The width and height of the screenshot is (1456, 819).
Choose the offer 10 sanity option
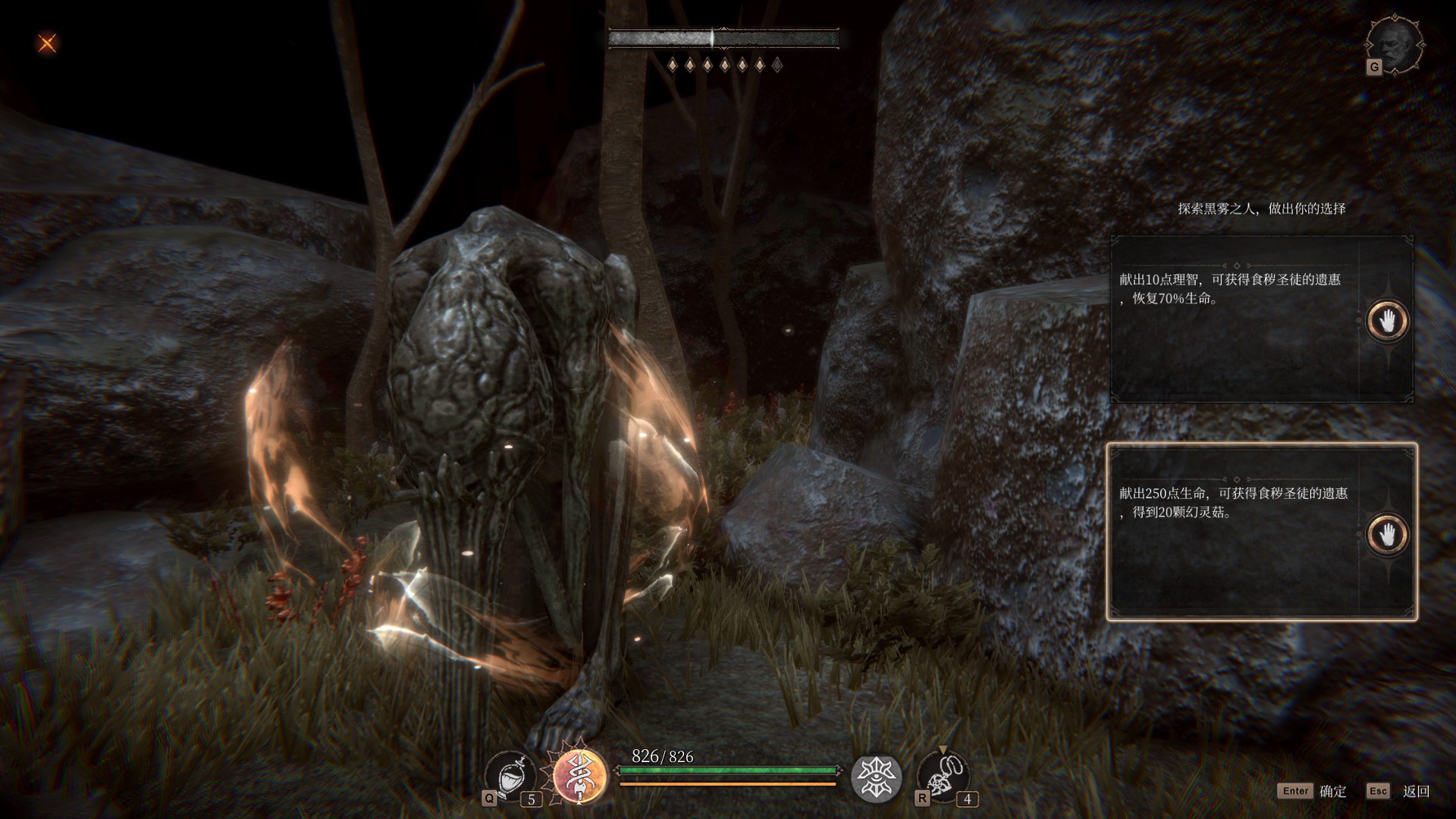1236,318
